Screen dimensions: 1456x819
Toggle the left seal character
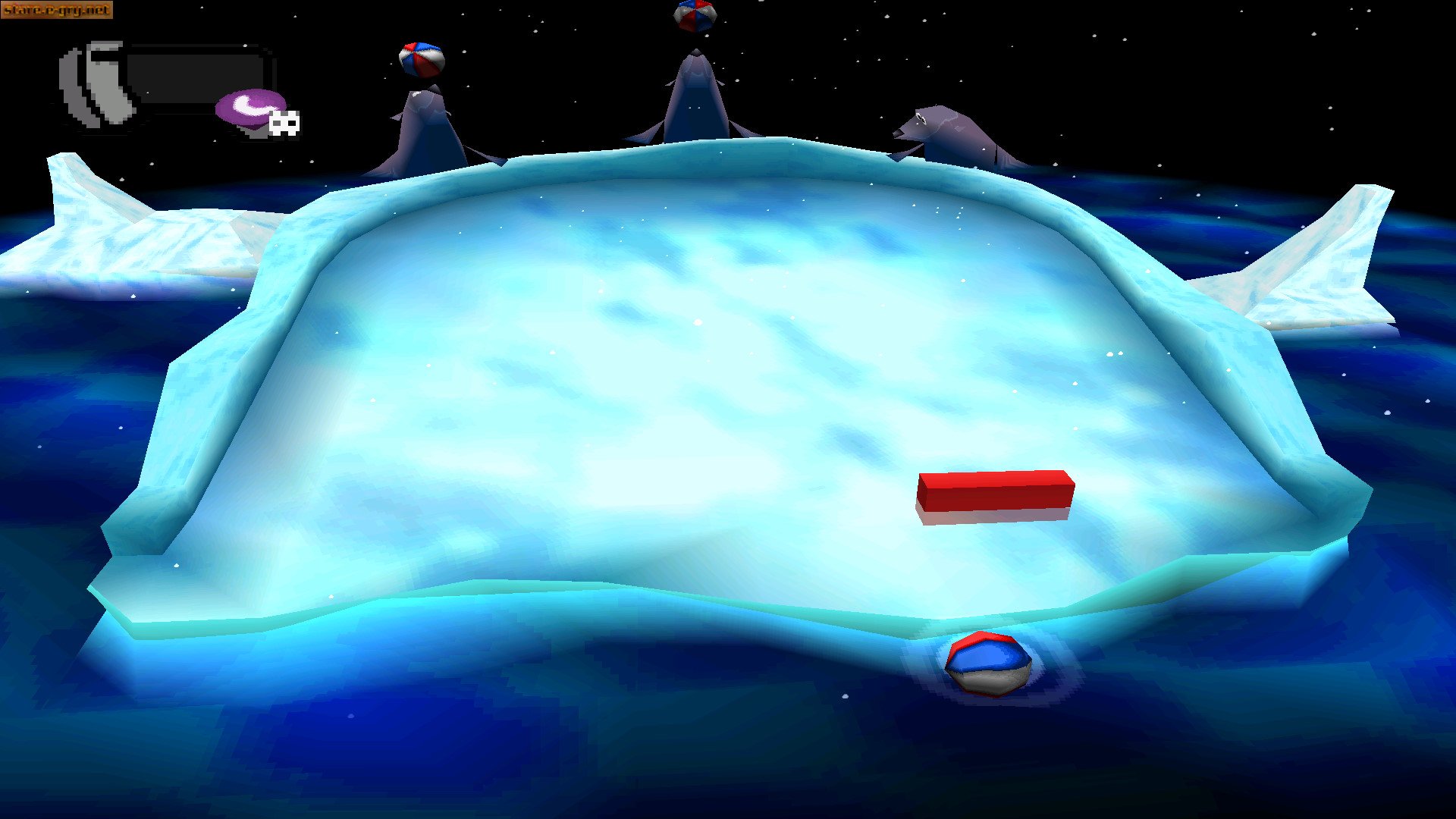[425, 125]
